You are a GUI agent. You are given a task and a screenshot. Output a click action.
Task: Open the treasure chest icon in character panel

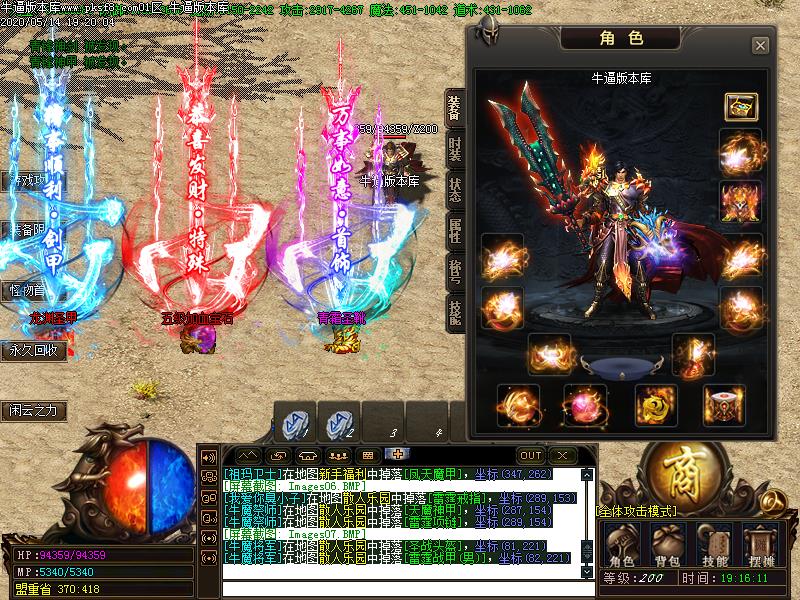[741, 106]
